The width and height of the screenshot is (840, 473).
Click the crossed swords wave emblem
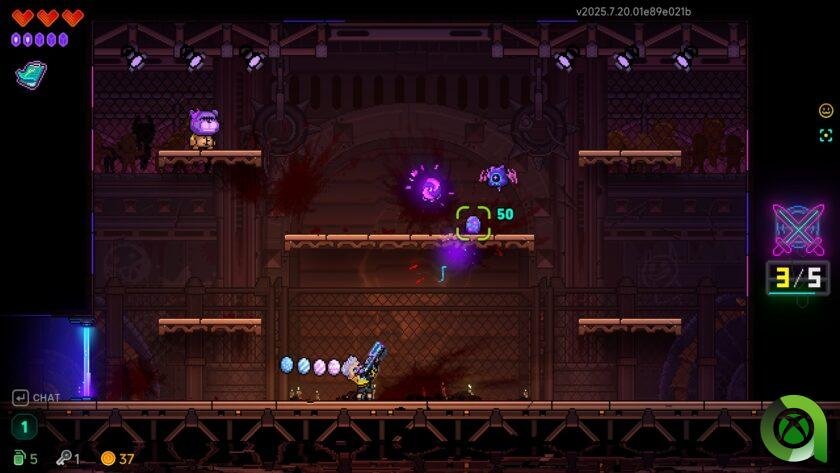[x=797, y=229]
